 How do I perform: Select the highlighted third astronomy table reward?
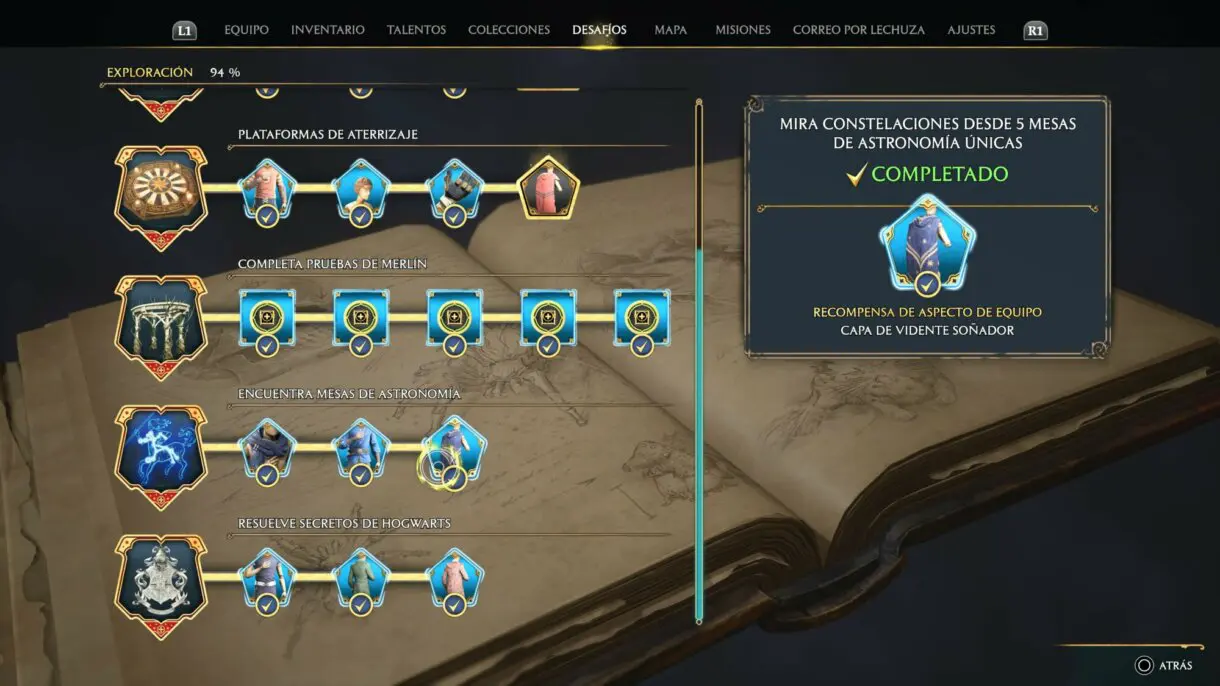click(x=455, y=450)
